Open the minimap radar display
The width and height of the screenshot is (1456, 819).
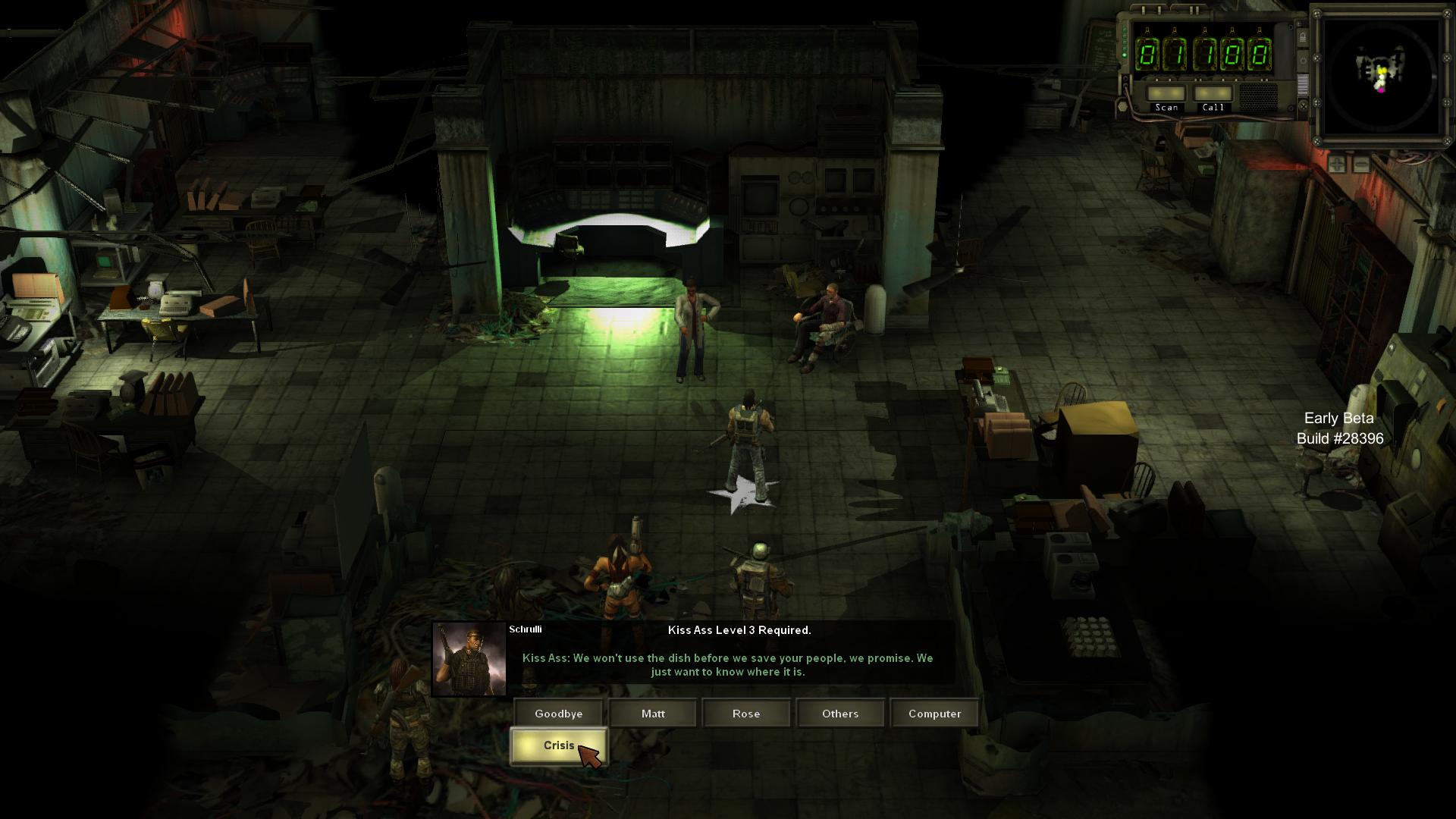coord(1381,76)
